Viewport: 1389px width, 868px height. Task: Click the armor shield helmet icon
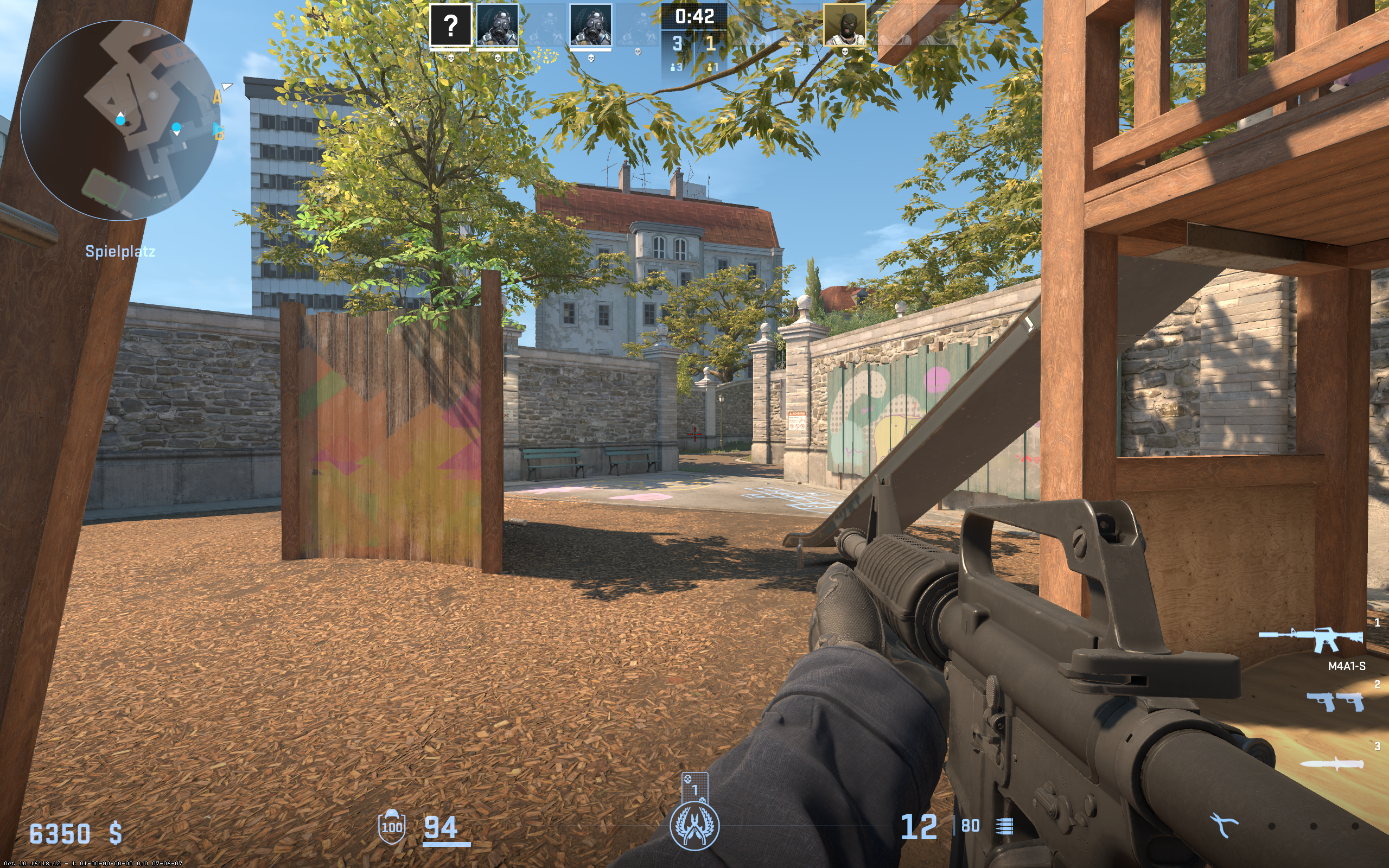pos(391,827)
